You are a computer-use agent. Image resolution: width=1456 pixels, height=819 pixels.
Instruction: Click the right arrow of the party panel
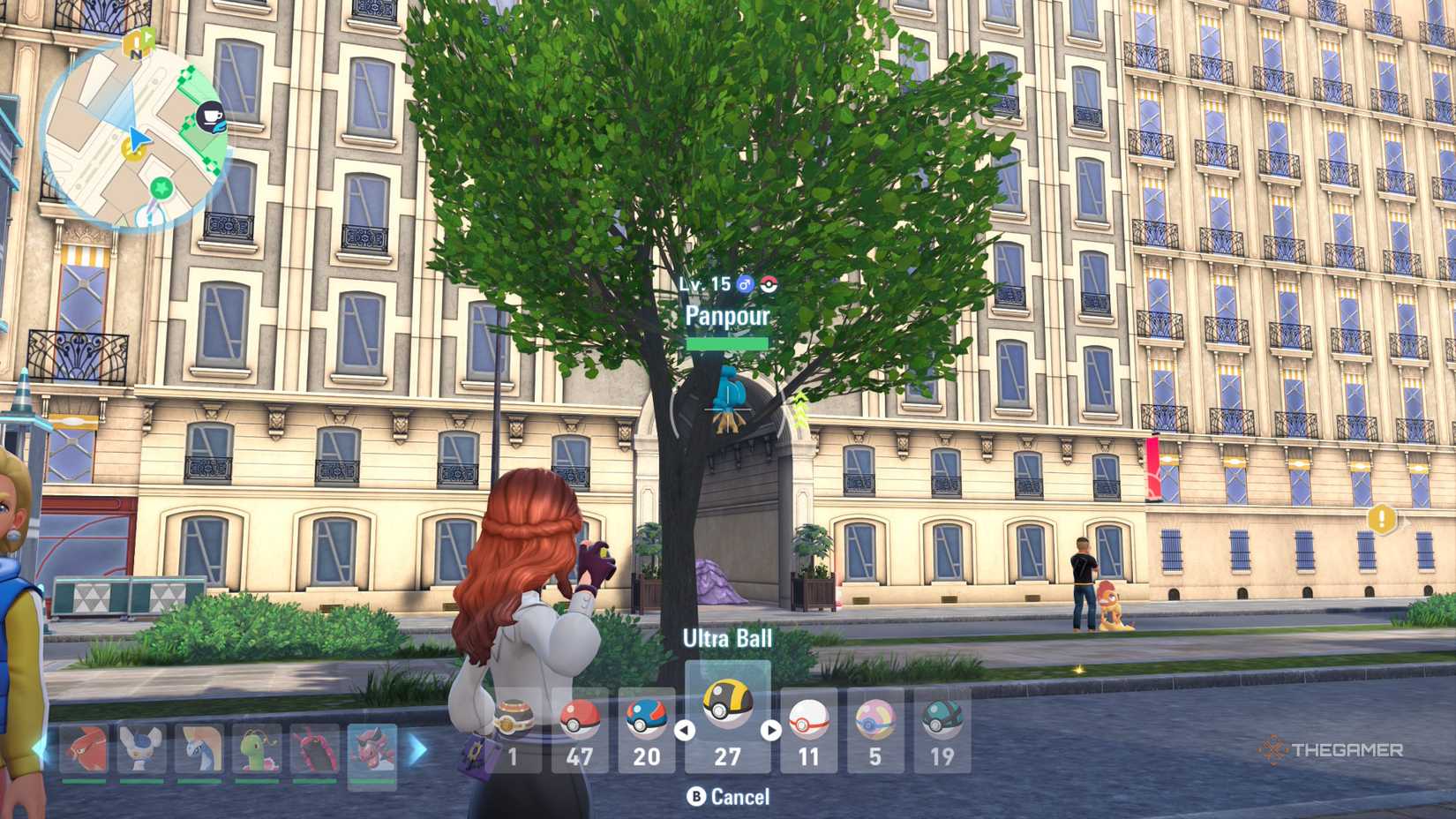(x=415, y=748)
